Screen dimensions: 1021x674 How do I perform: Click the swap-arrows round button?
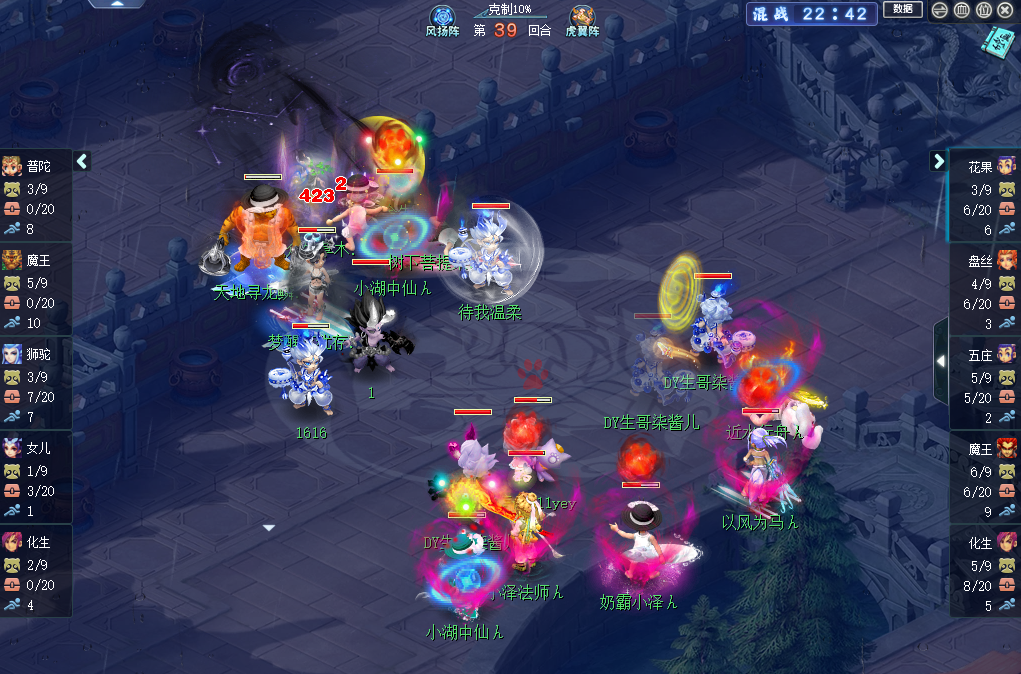pyautogui.click(x=939, y=10)
